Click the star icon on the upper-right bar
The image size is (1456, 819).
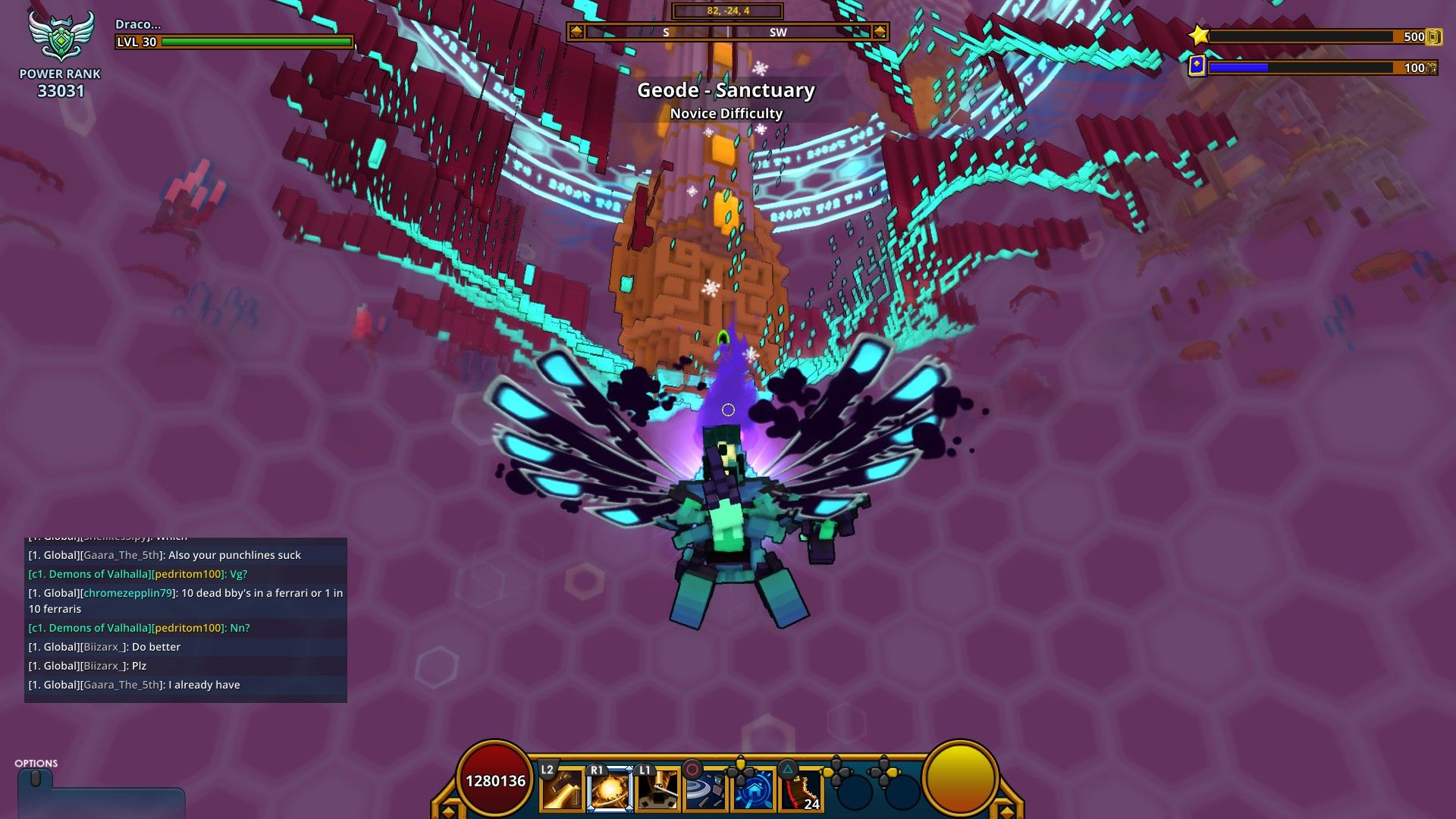[x=1200, y=34]
